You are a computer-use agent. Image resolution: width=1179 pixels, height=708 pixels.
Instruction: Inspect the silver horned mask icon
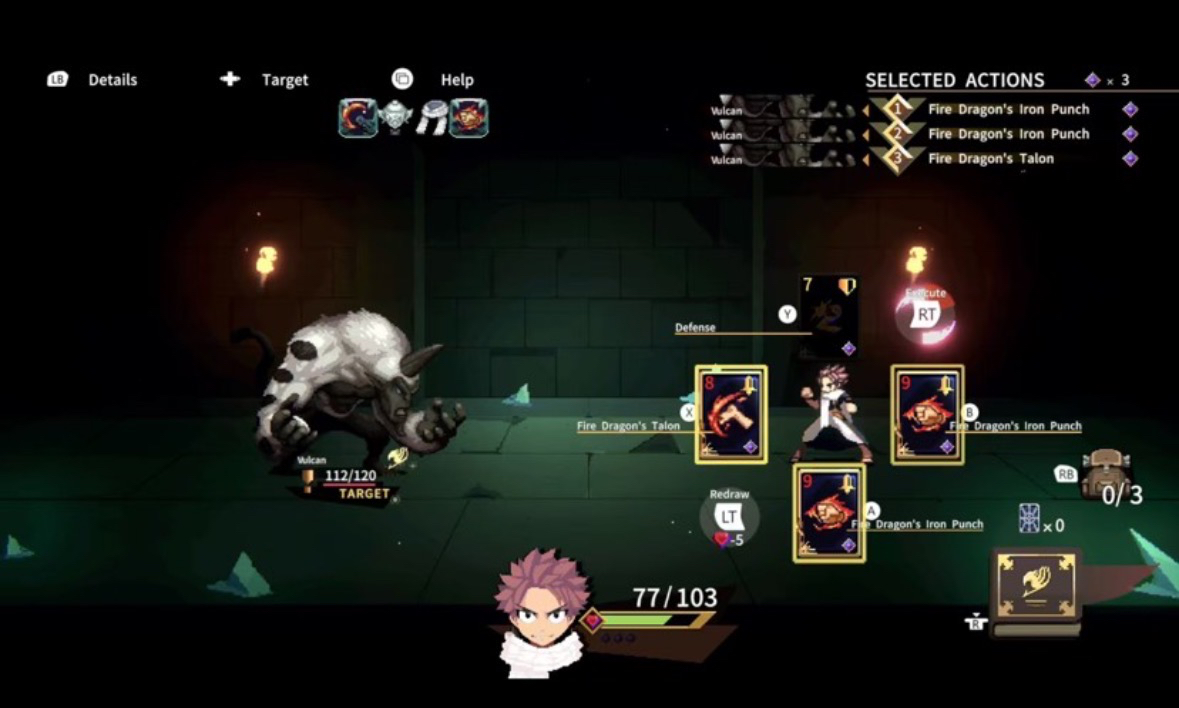click(x=396, y=118)
